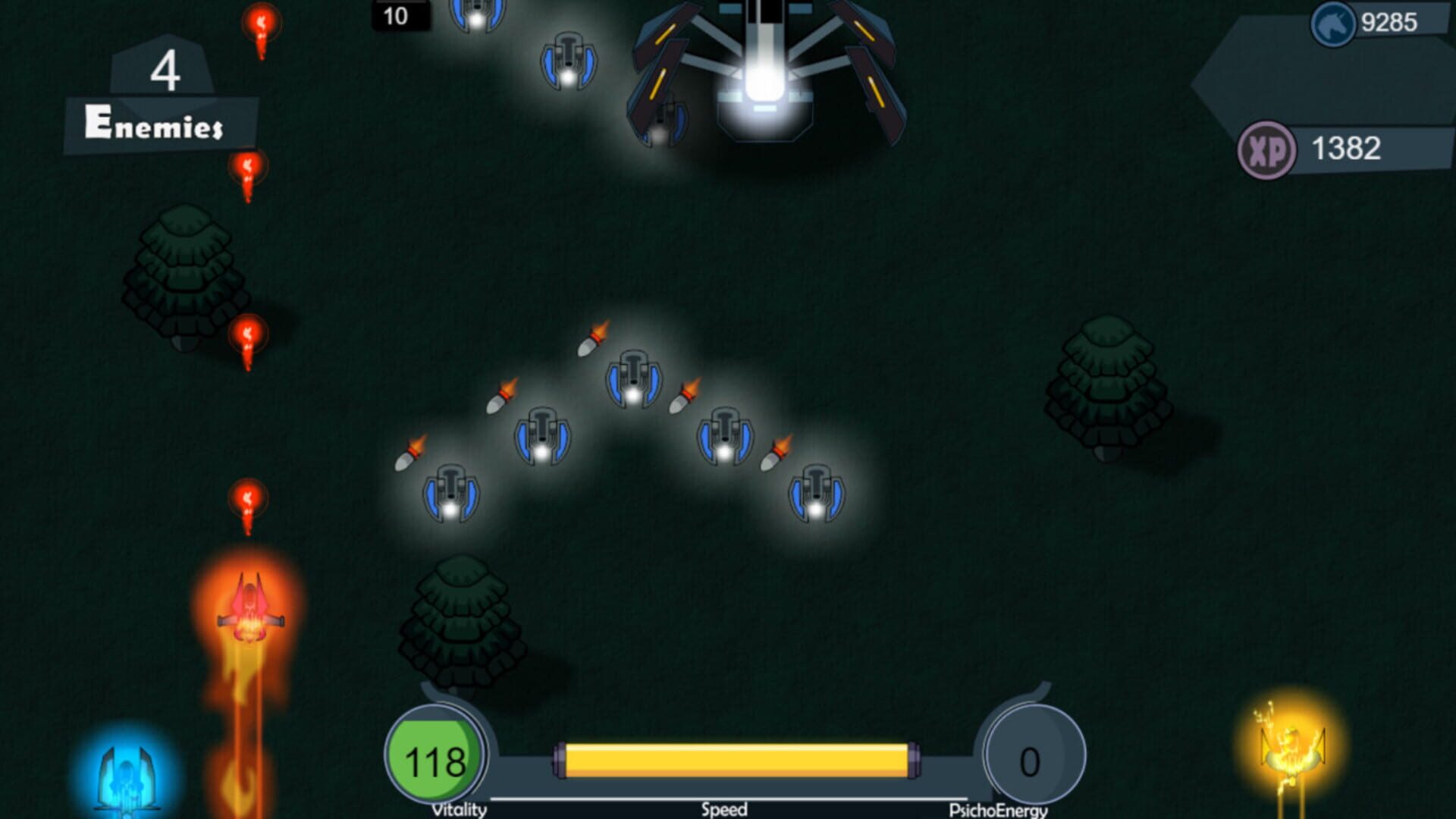Image resolution: width=1456 pixels, height=819 pixels.
Task: Open the XP value panel showing 1382
Action: coord(1350,148)
